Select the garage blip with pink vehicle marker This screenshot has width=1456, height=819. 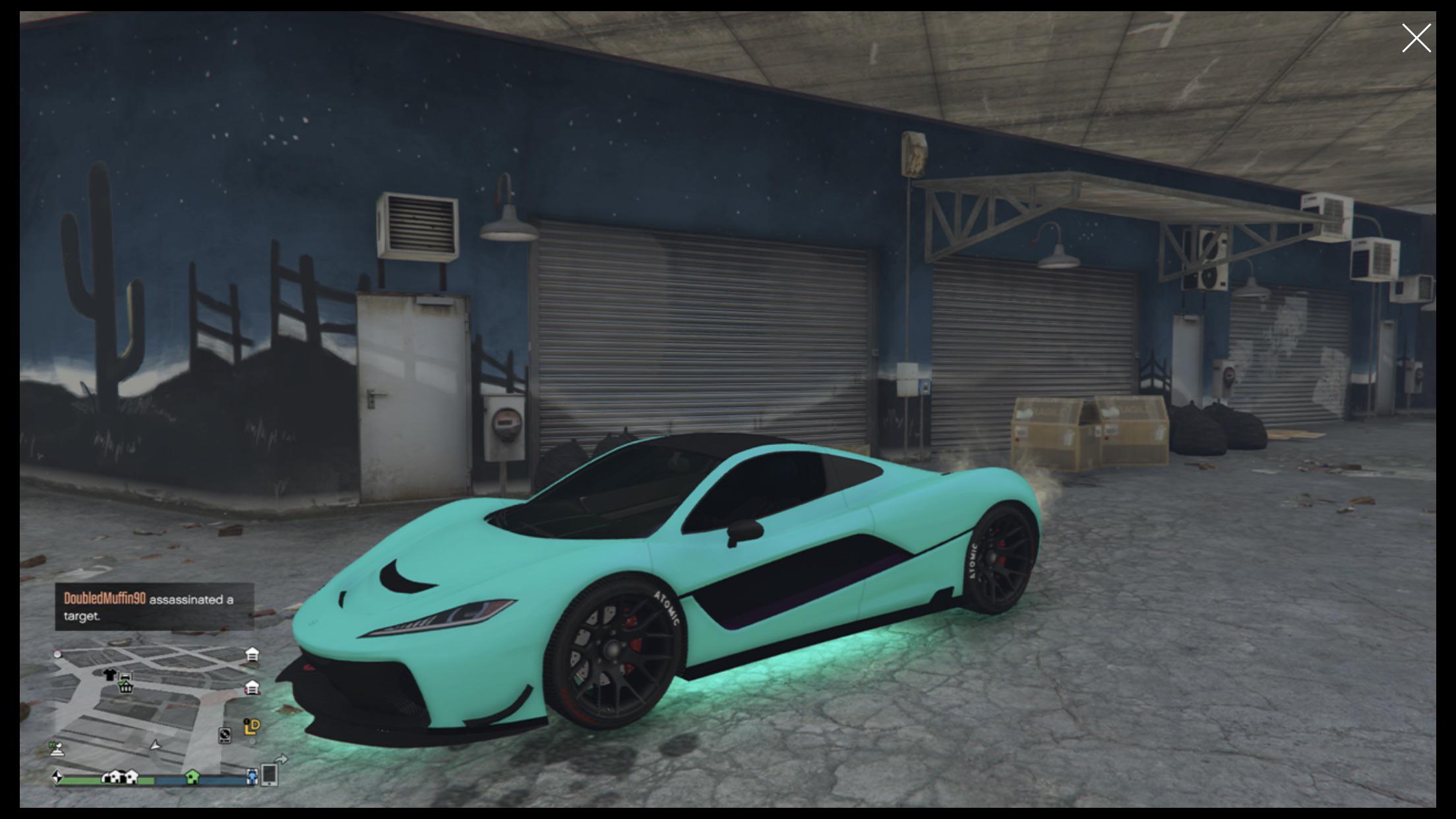(x=252, y=688)
